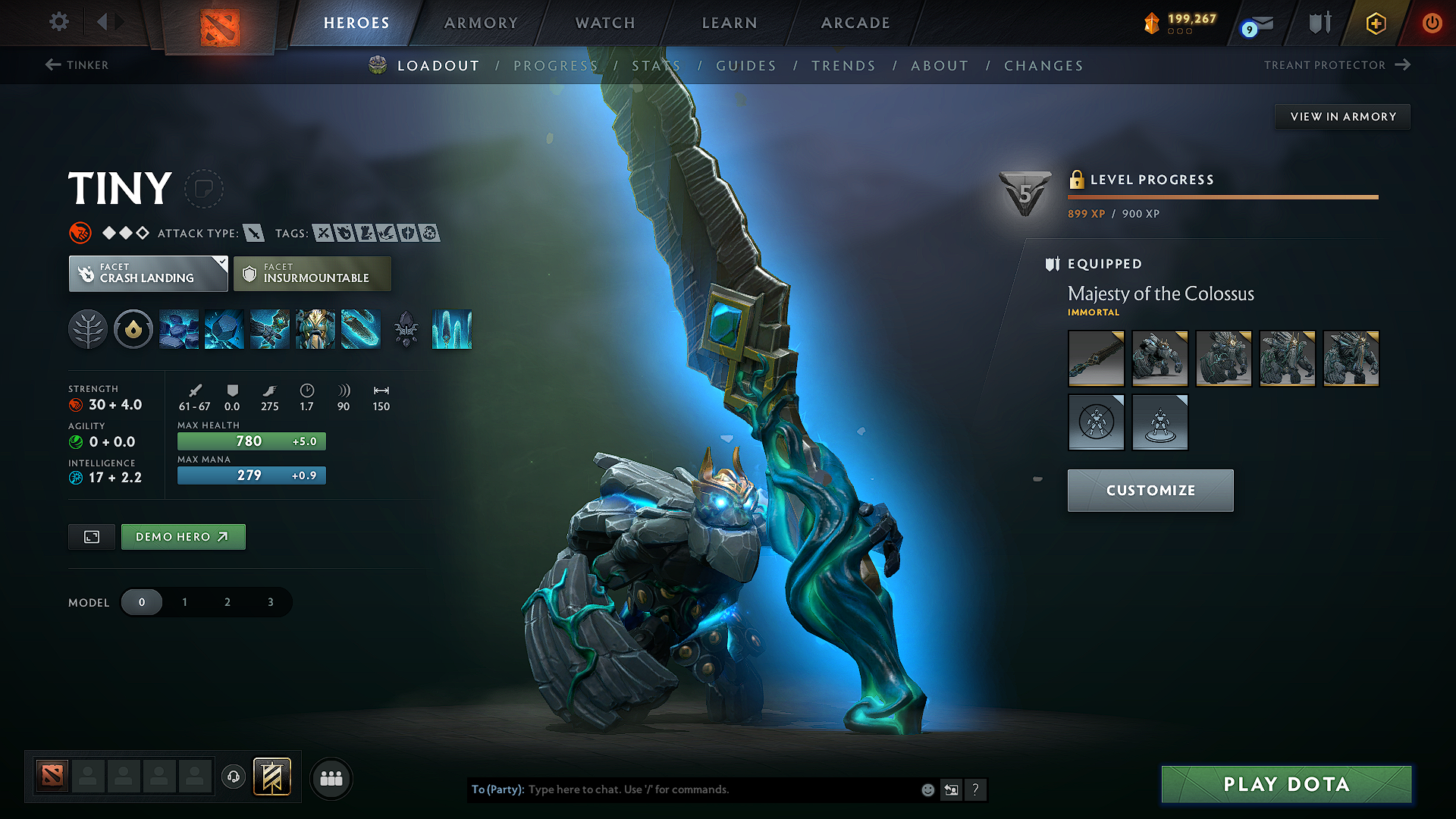View the Aghanim's Shard upgrade icon
The height and width of the screenshot is (819, 1456).
pyautogui.click(x=452, y=329)
